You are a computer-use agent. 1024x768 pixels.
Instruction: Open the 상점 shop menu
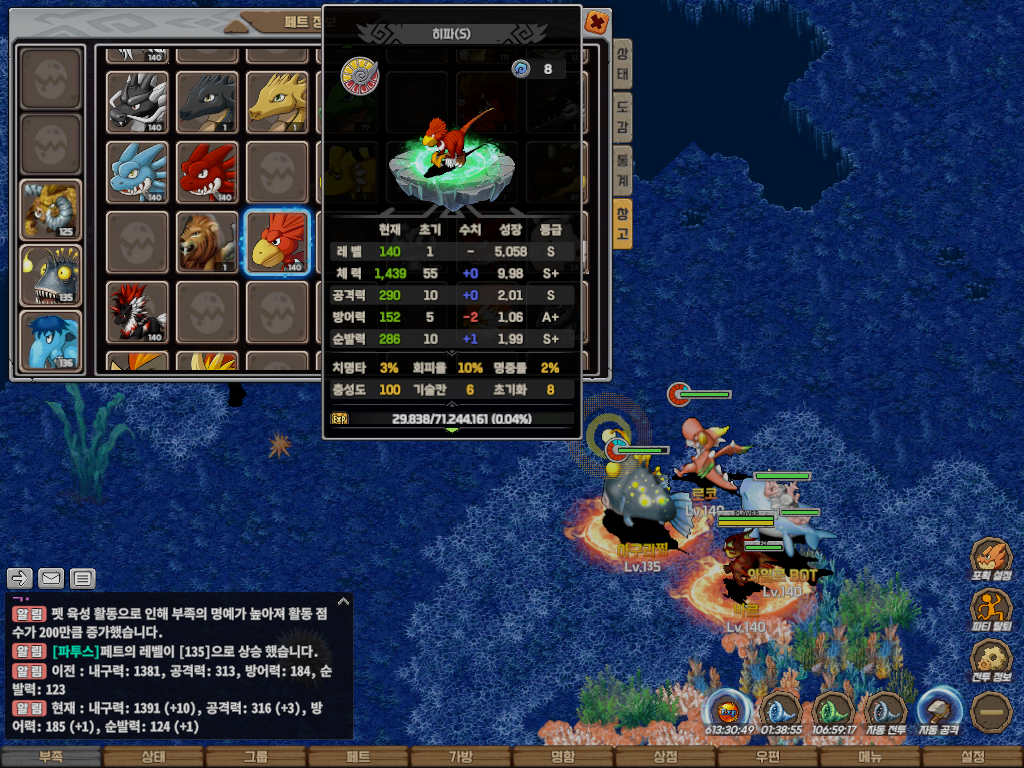coord(665,757)
